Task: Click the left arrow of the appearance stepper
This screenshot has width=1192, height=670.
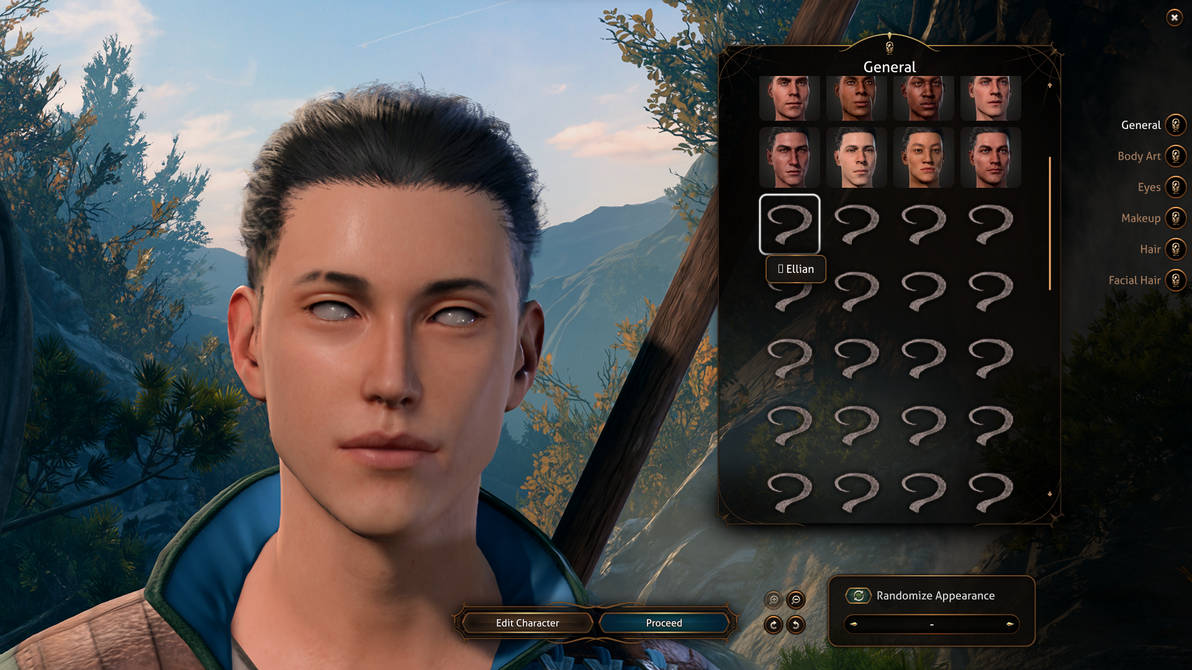Action: coord(852,625)
